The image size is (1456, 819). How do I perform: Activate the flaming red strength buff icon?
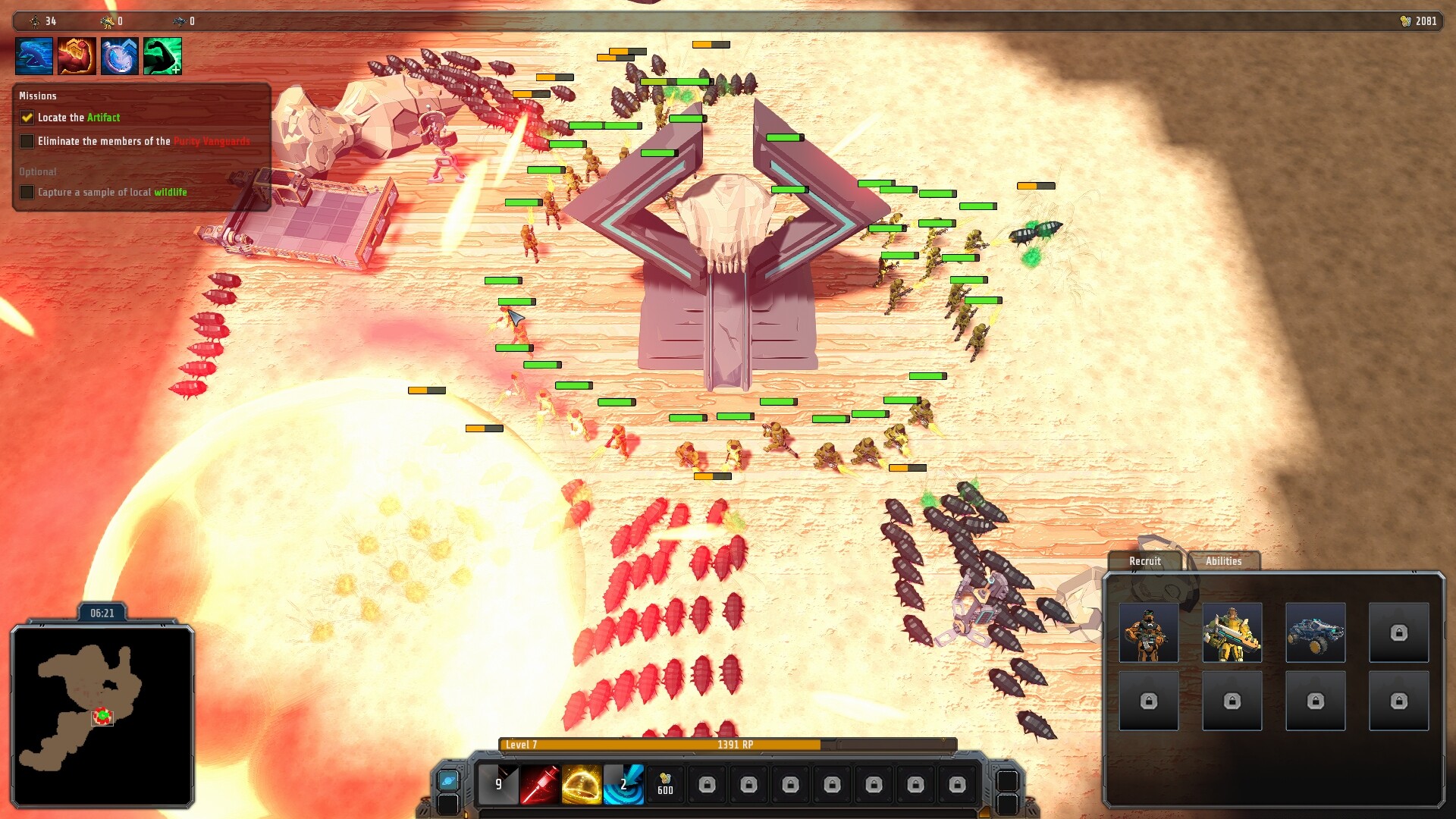coord(77,56)
